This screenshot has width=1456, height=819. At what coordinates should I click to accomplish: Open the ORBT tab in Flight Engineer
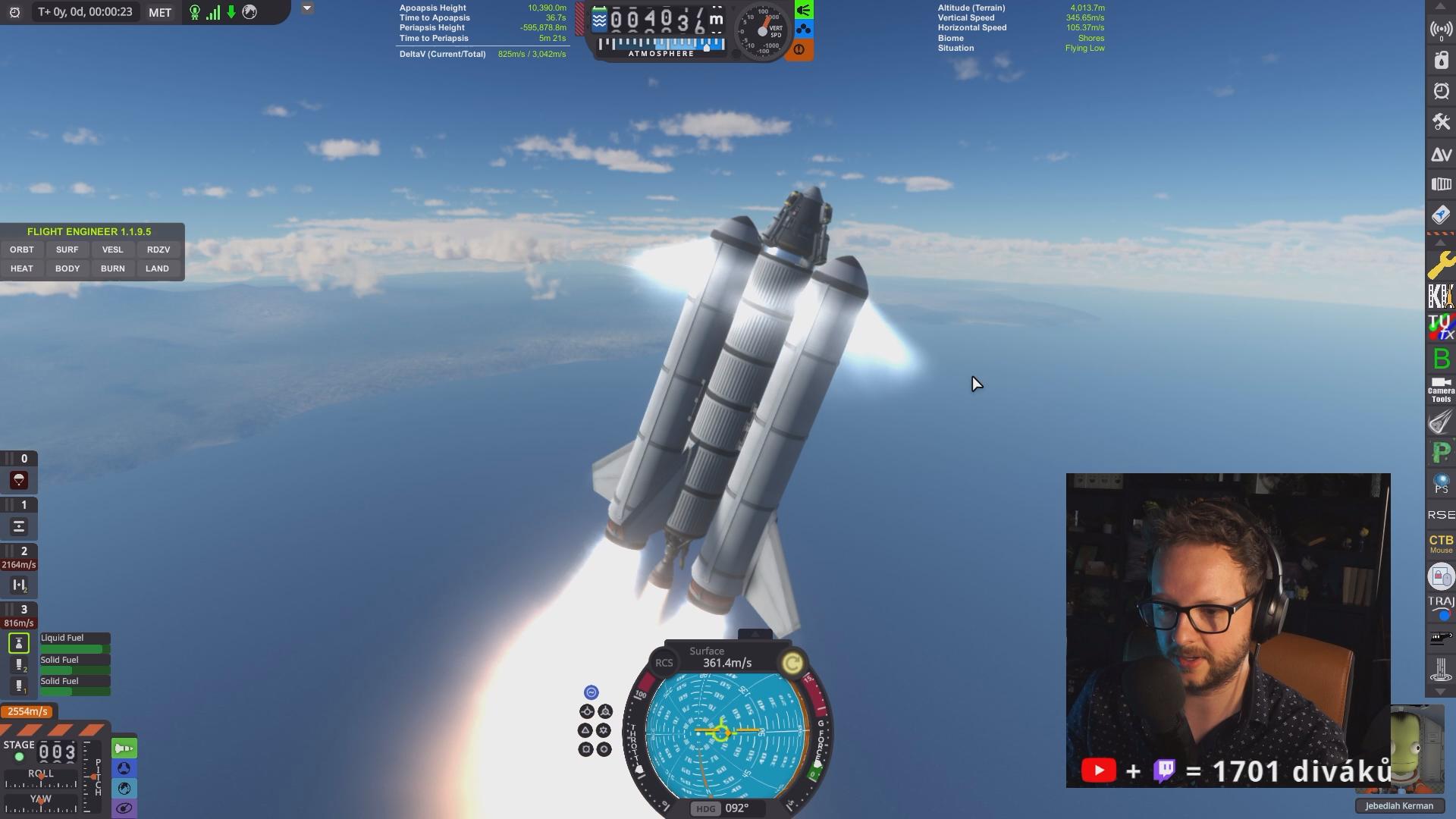point(22,249)
